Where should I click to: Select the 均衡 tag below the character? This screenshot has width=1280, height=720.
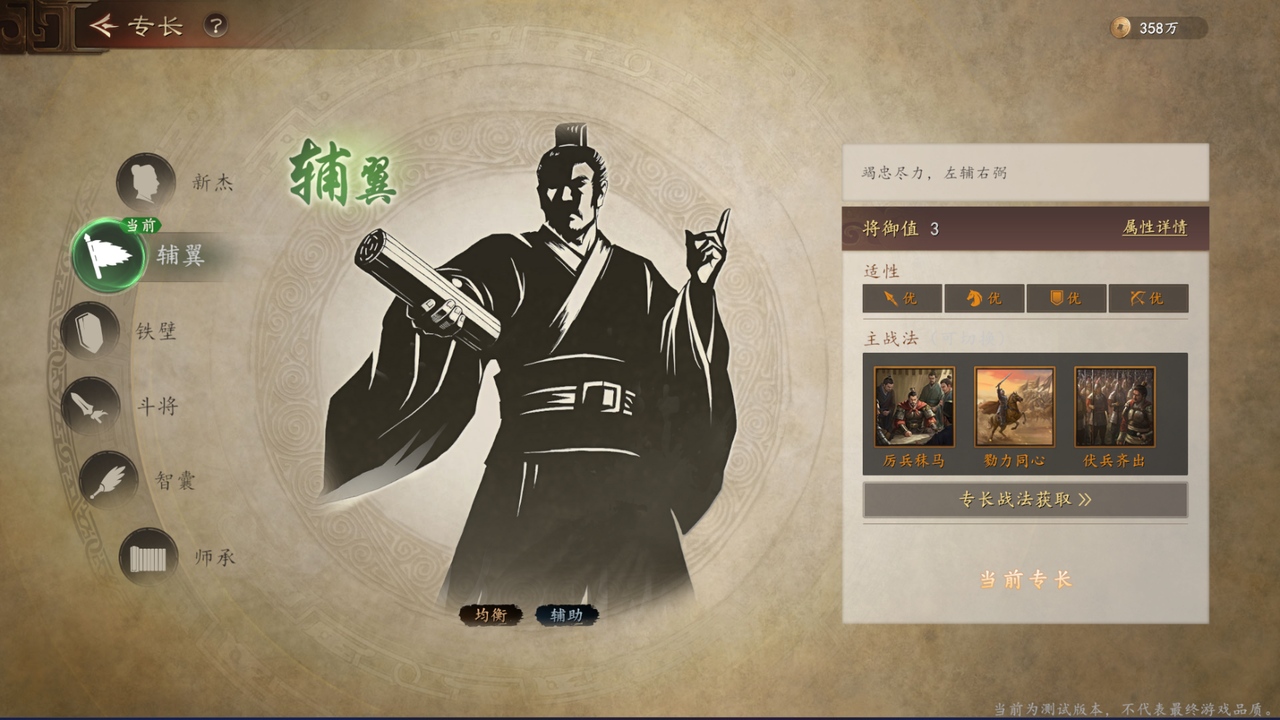(492, 616)
